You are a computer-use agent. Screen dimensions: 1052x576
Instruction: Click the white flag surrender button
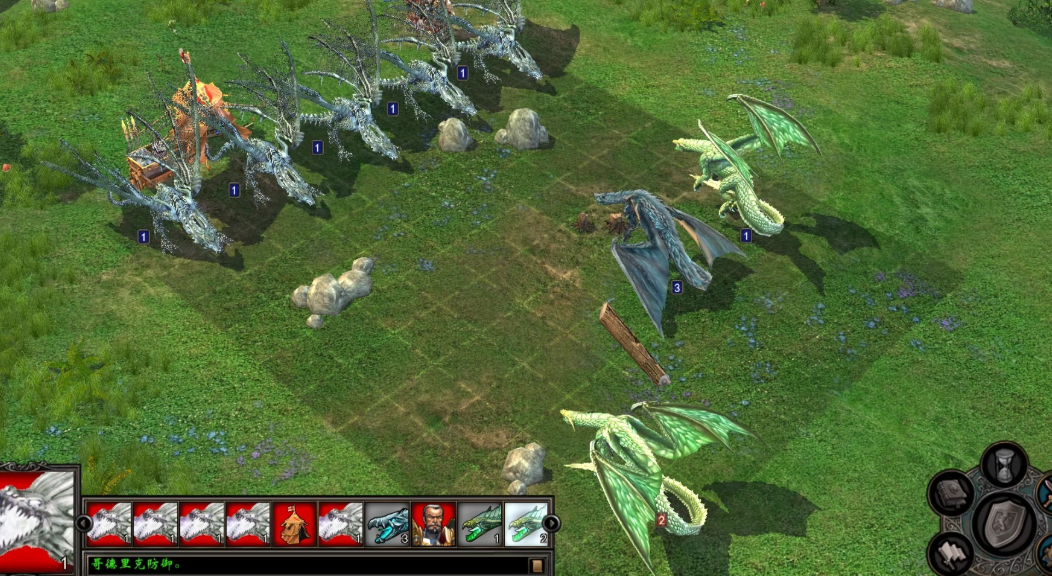(949, 553)
